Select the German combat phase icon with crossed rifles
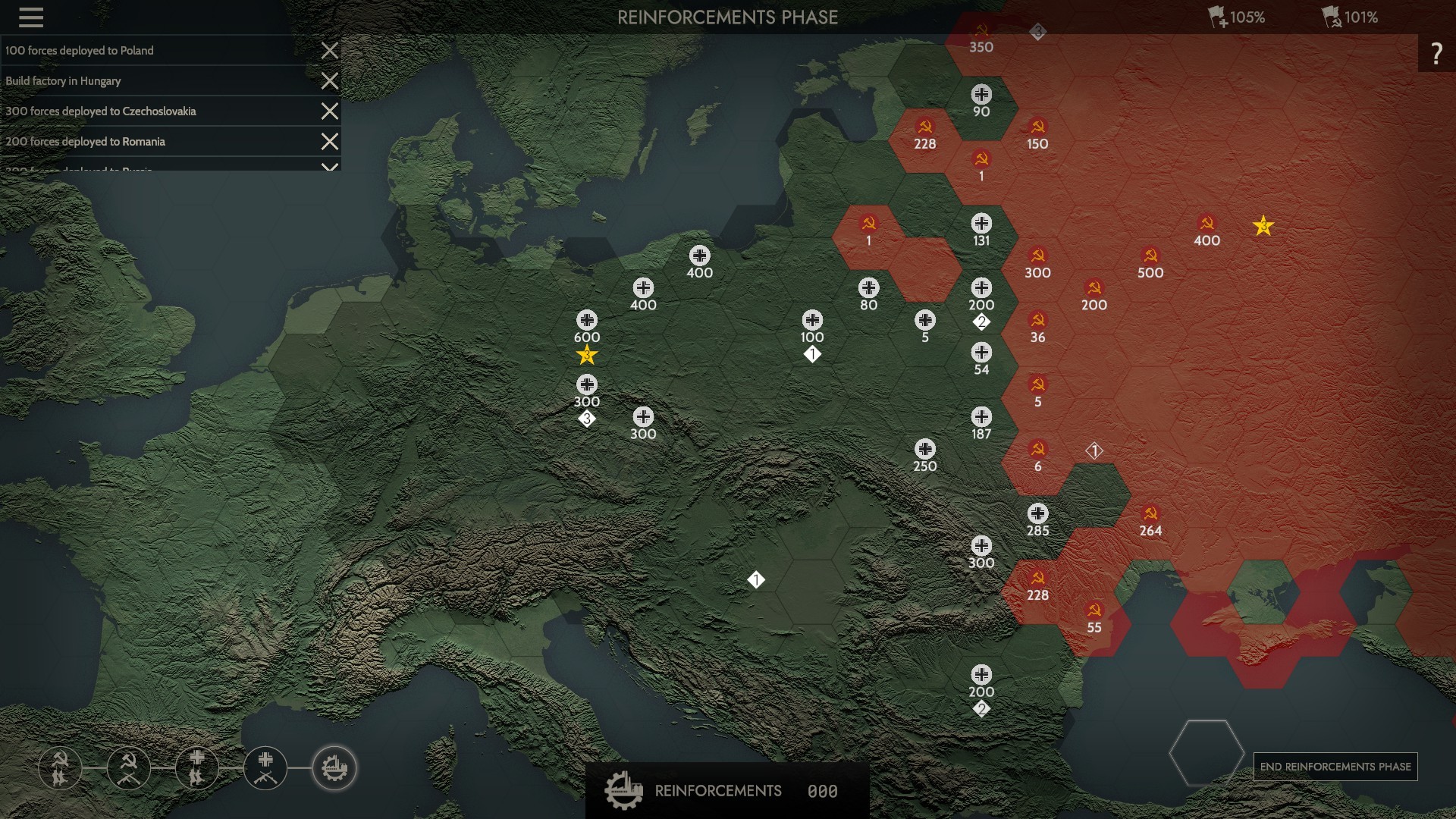The width and height of the screenshot is (1456, 819). pyautogui.click(x=265, y=768)
